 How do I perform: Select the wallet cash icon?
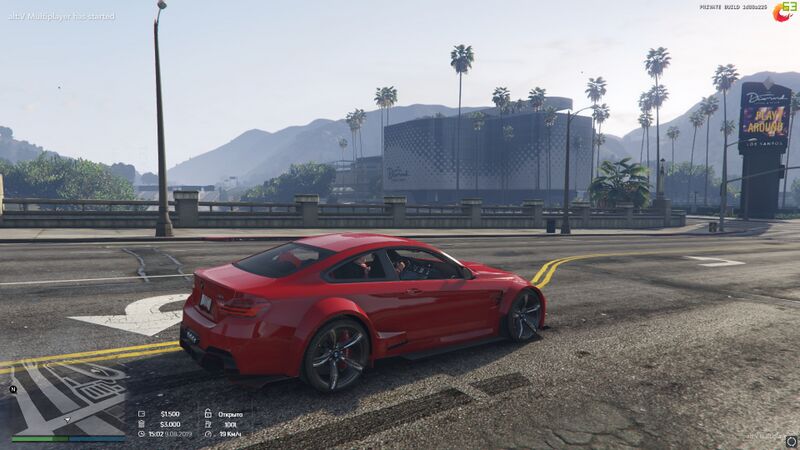[x=141, y=414]
